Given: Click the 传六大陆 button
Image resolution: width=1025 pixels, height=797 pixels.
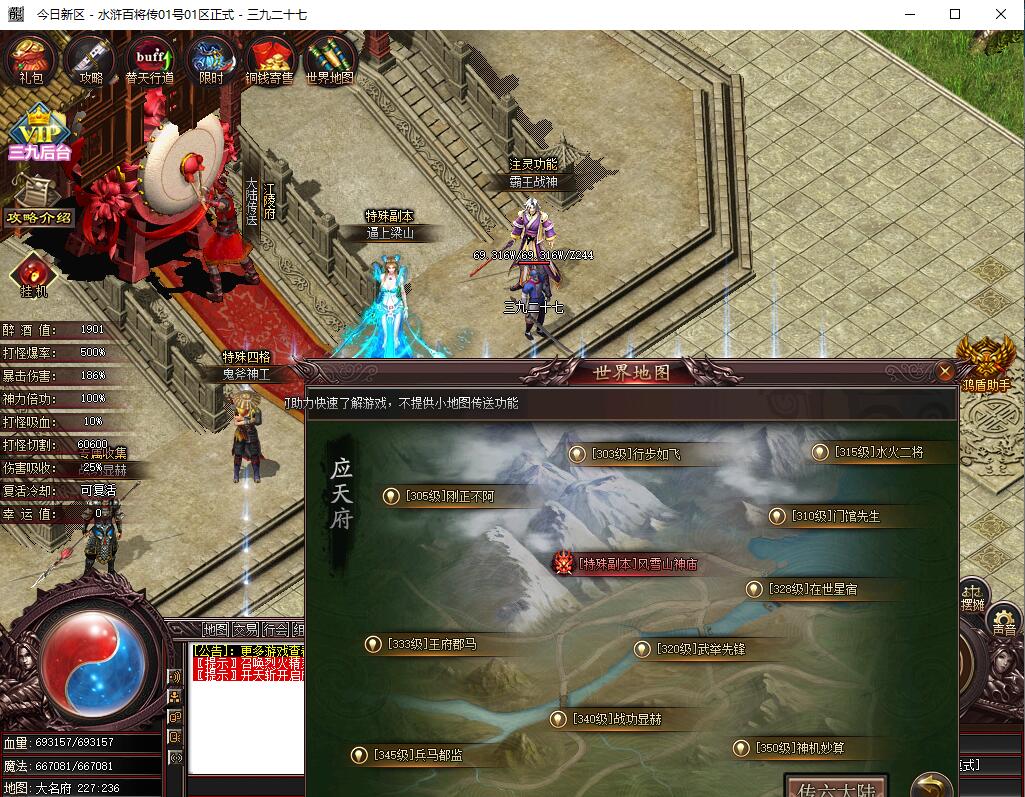Looking at the screenshot, I should click(836, 786).
